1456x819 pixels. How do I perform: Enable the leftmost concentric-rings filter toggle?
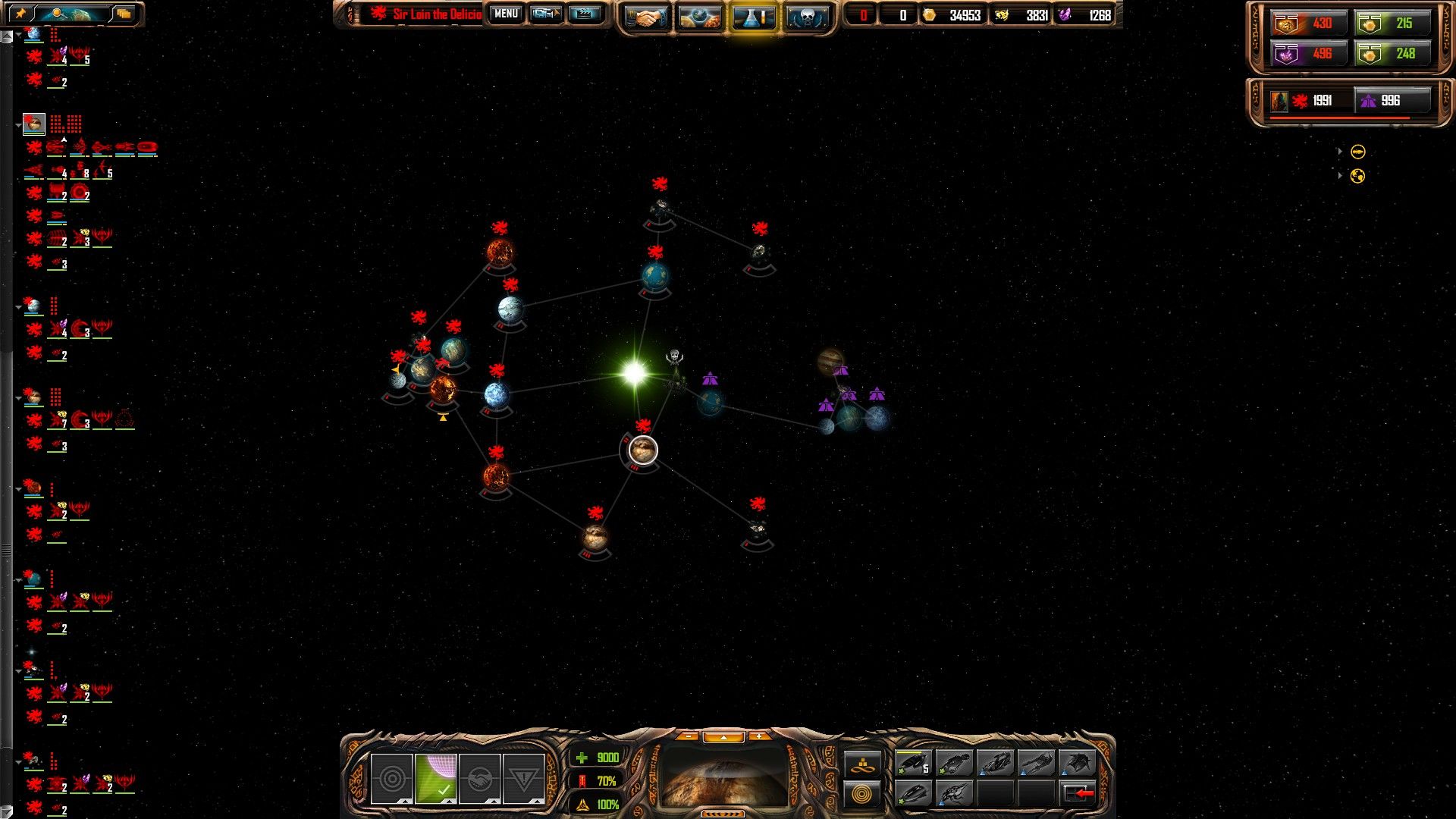392,780
